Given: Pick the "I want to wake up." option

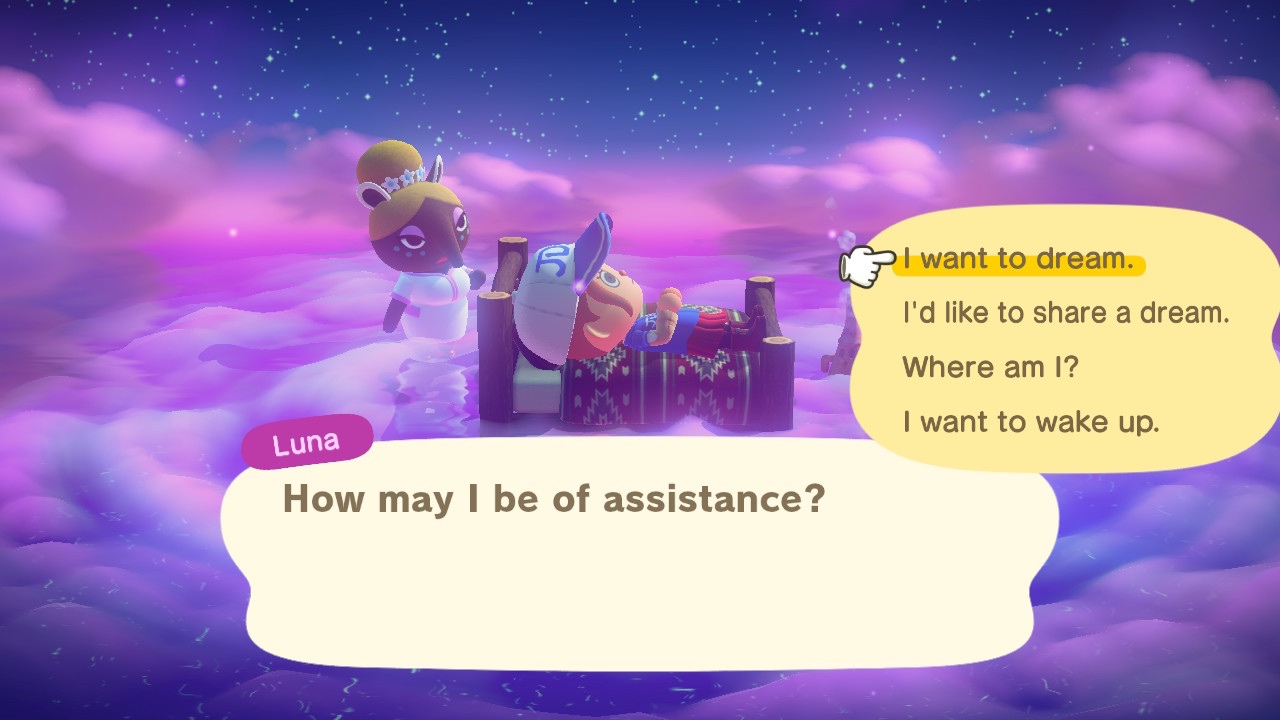Looking at the screenshot, I should pyautogui.click(x=1030, y=421).
